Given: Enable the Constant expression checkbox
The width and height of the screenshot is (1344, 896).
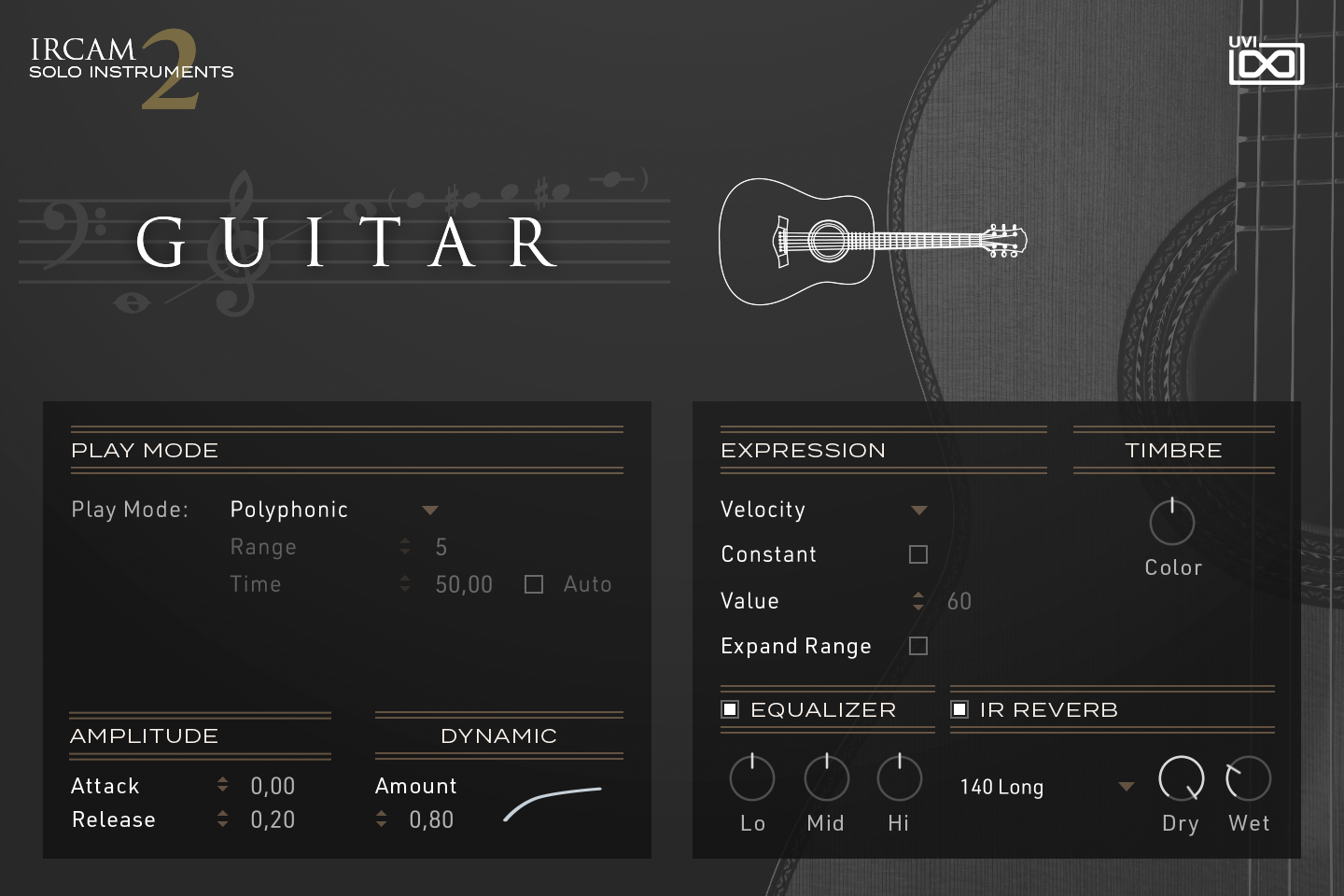Looking at the screenshot, I should 918,553.
